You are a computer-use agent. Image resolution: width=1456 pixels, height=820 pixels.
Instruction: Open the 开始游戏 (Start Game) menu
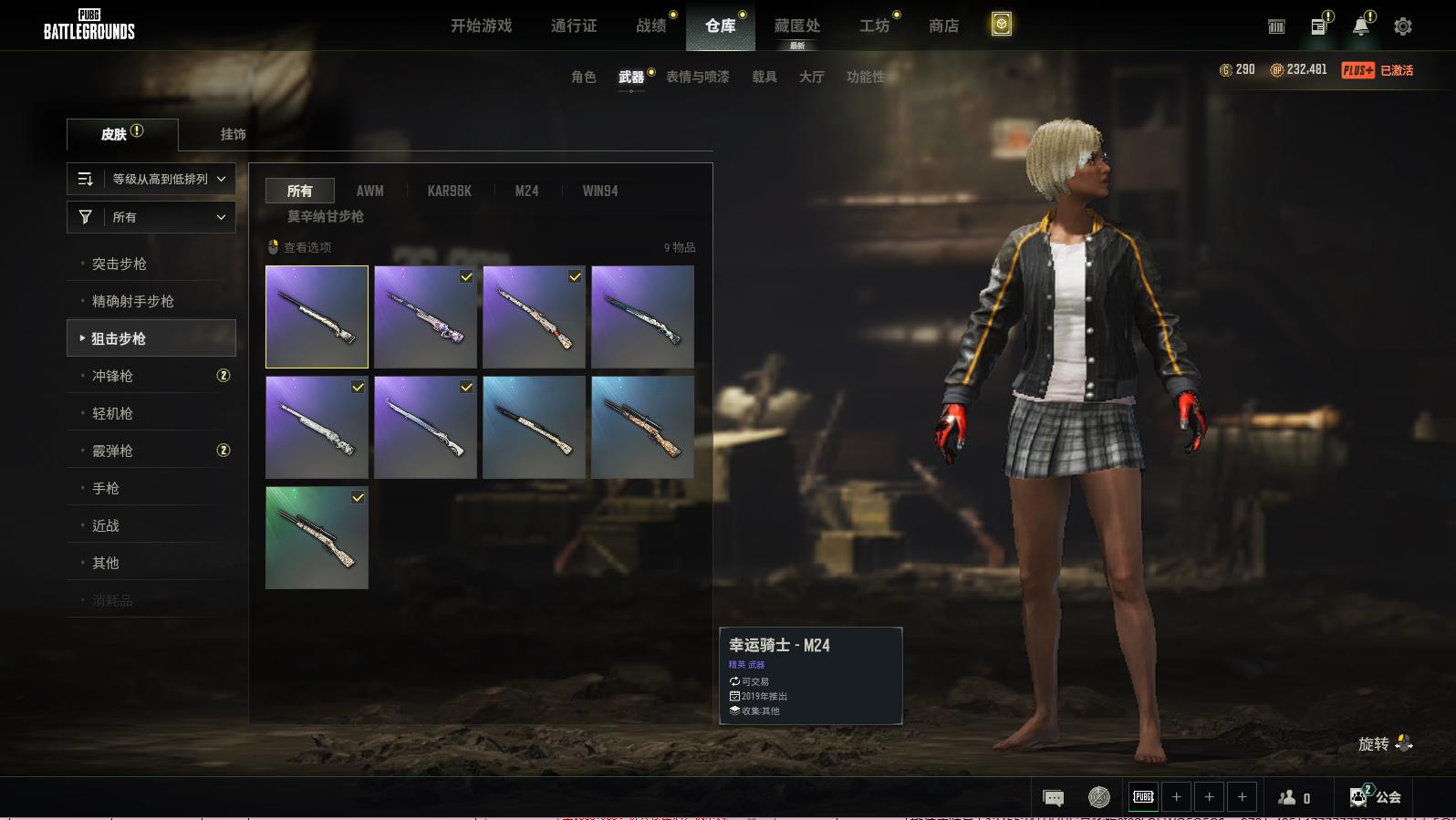click(481, 26)
